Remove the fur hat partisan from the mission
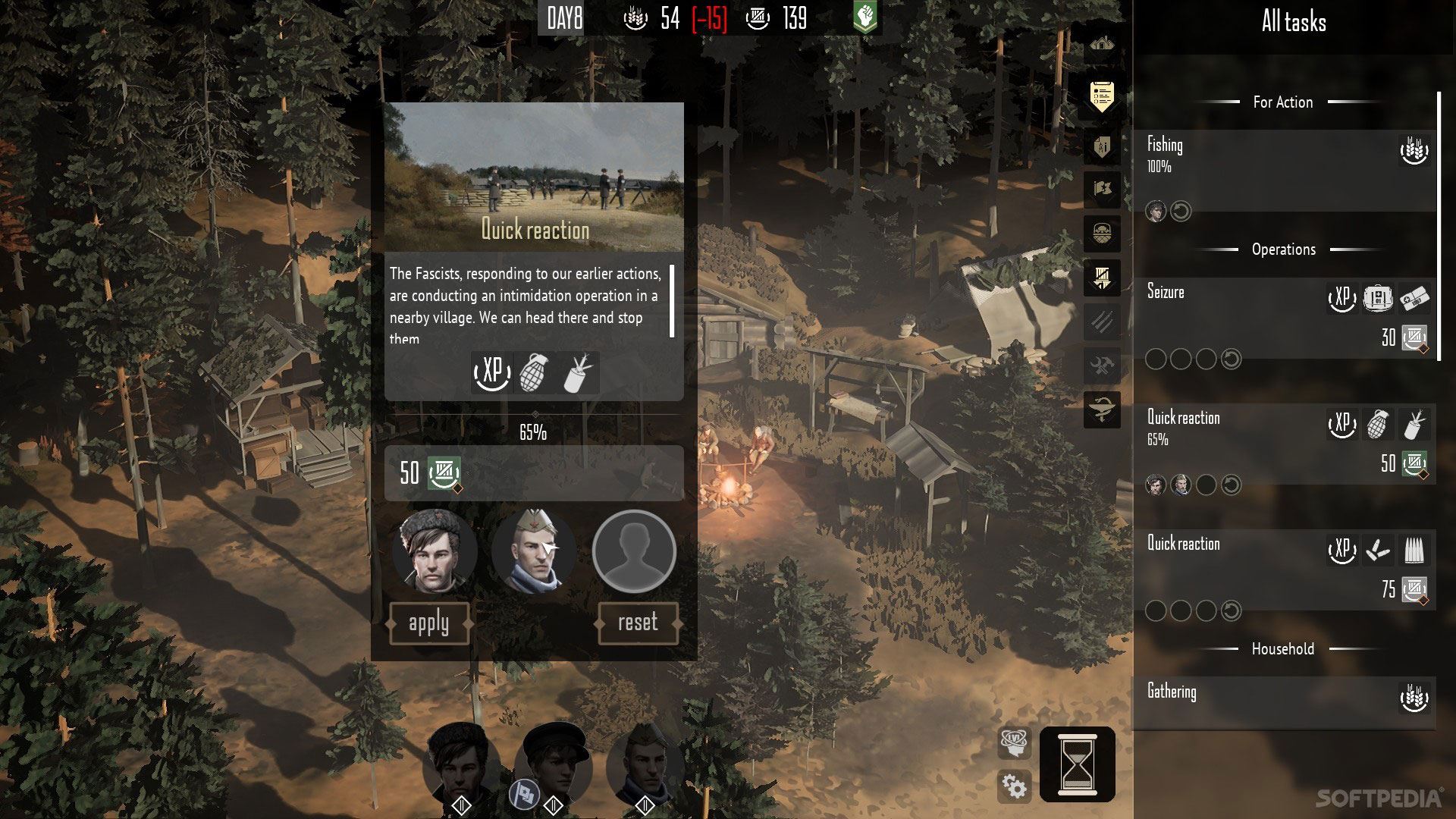 click(x=435, y=551)
